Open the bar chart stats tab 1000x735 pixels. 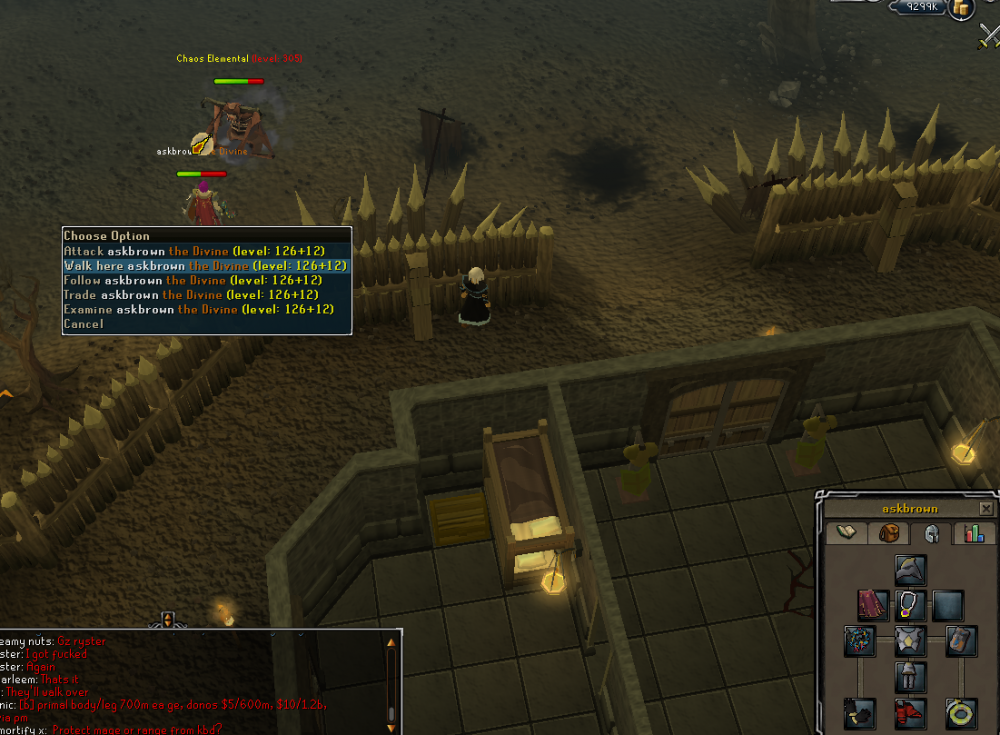(x=973, y=533)
